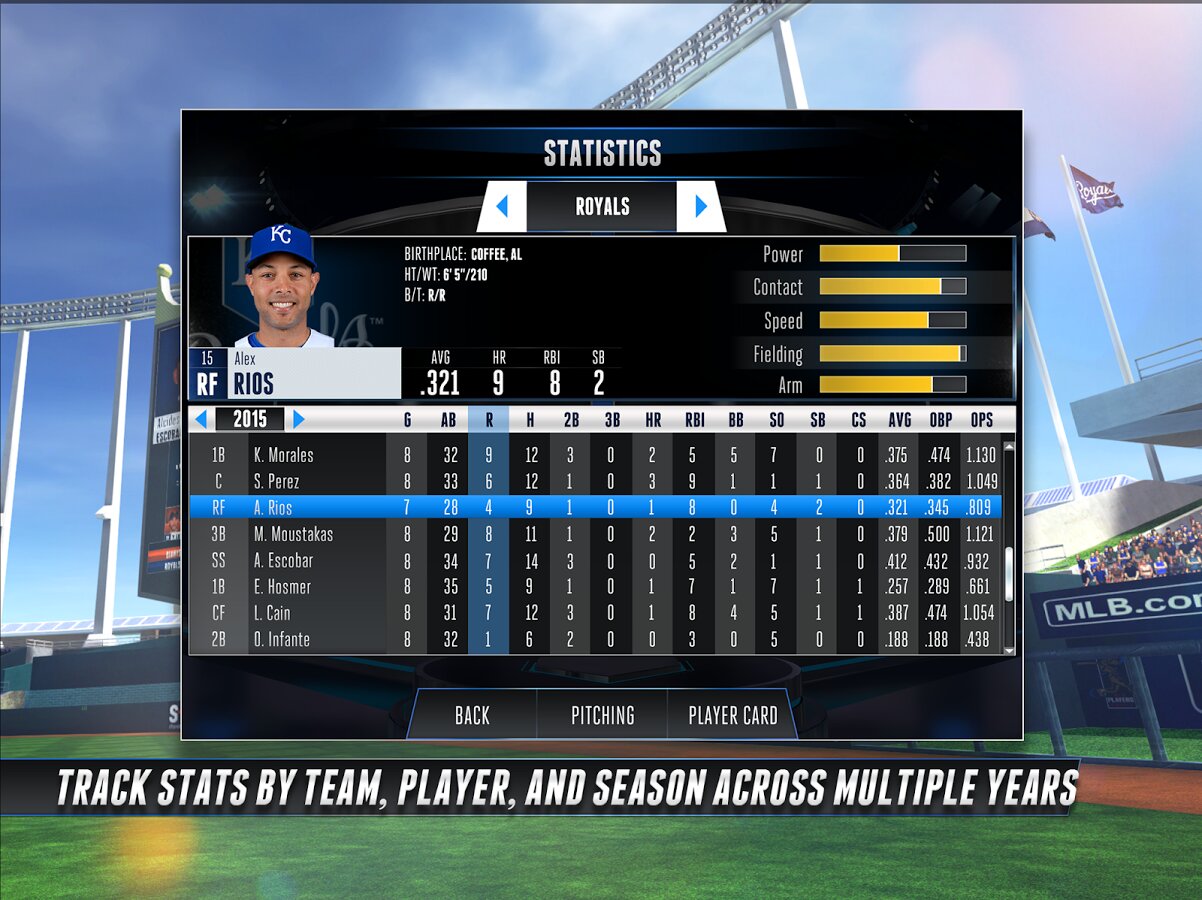The height and width of the screenshot is (900, 1202).
Task: Select K. Morales stat row
Action: [283, 455]
